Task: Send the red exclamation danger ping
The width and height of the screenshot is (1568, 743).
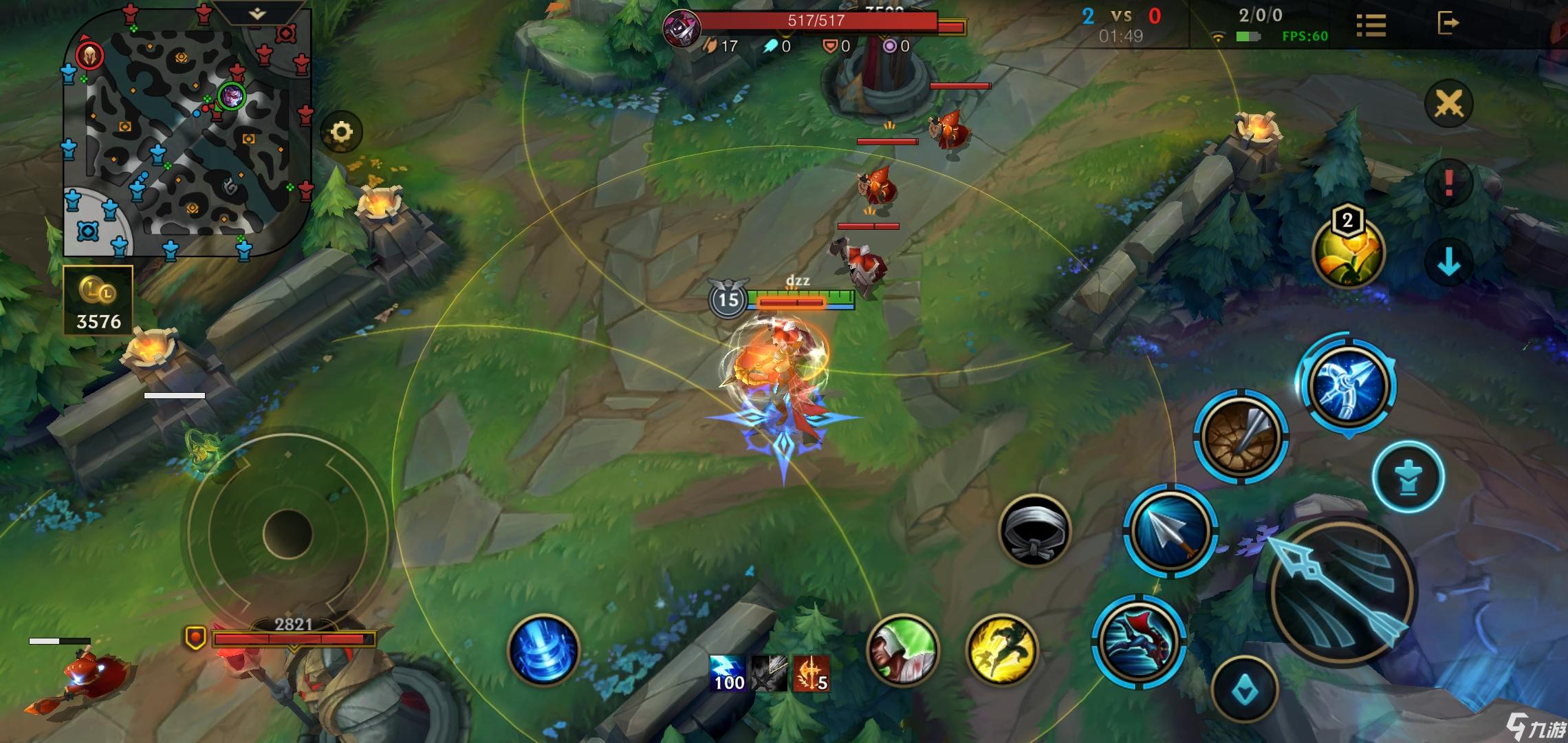Action: coord(1448,183)
